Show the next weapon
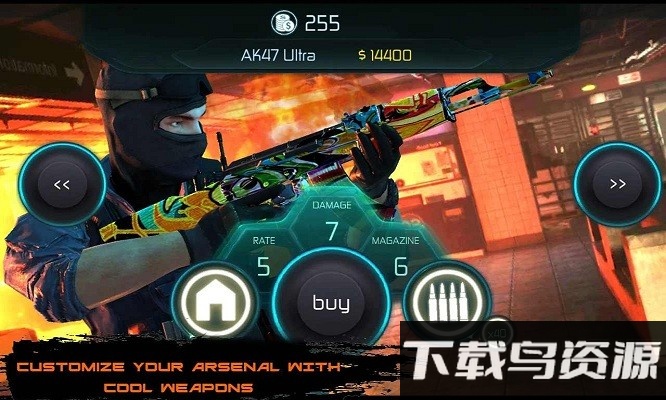 (617, 184)
